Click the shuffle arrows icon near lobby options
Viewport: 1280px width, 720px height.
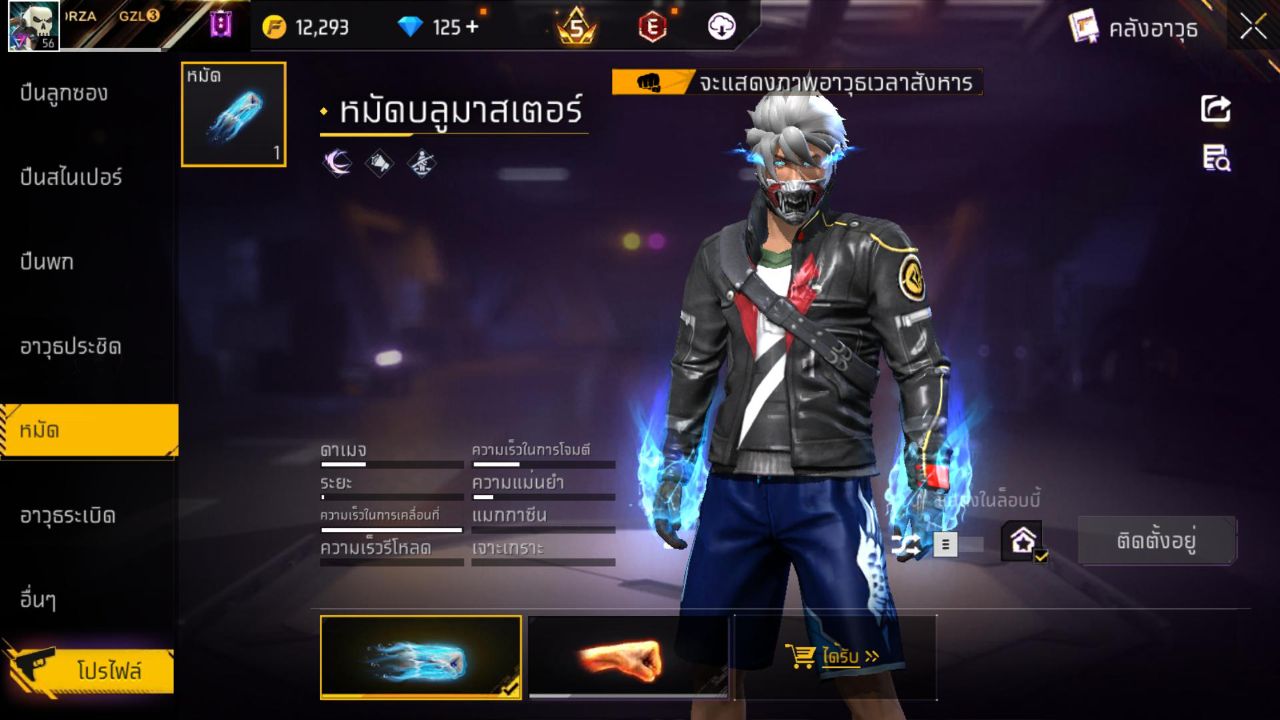click(x=905, y=545)
